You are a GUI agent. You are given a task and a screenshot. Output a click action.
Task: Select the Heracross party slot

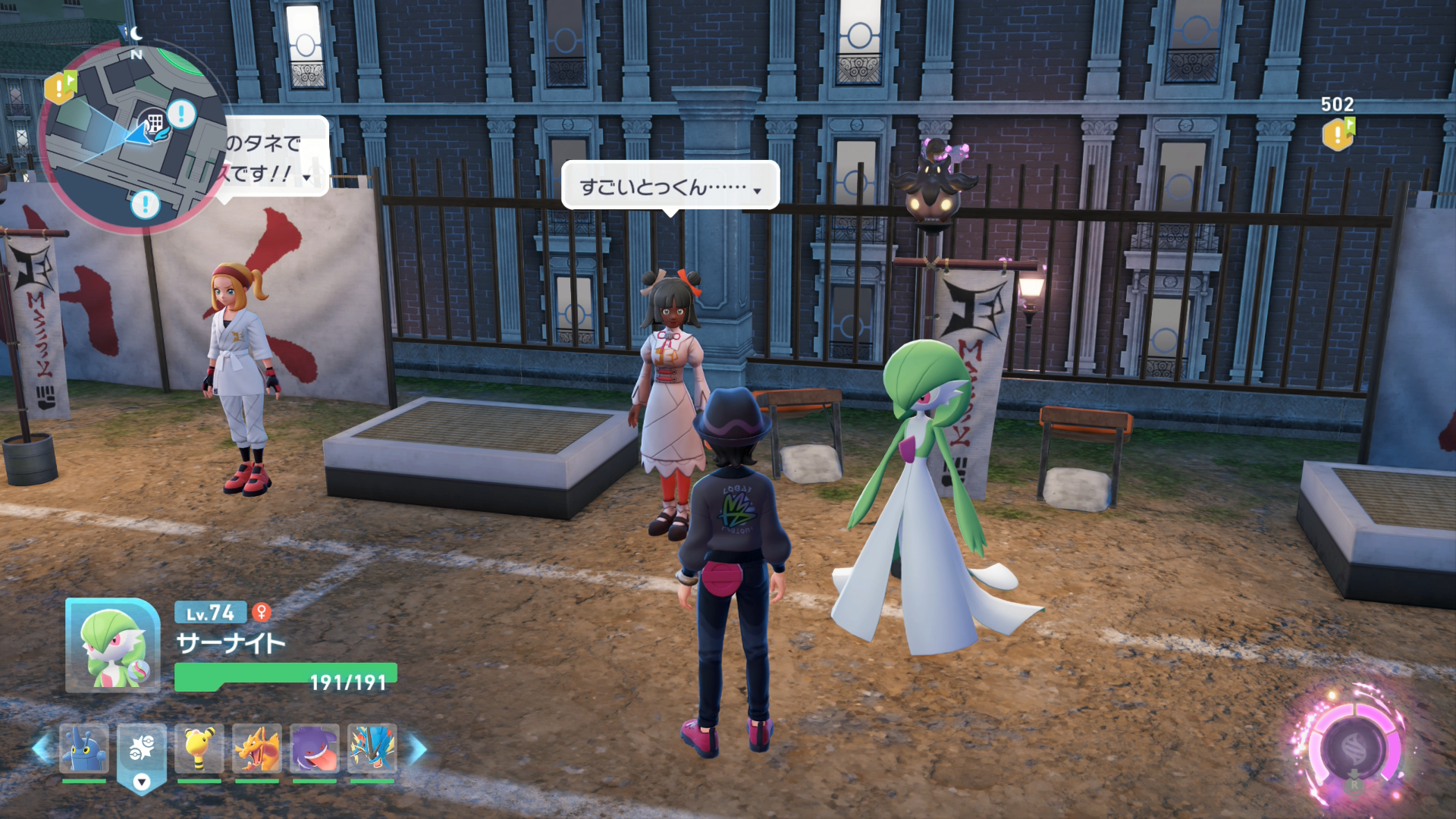(84, 749)
